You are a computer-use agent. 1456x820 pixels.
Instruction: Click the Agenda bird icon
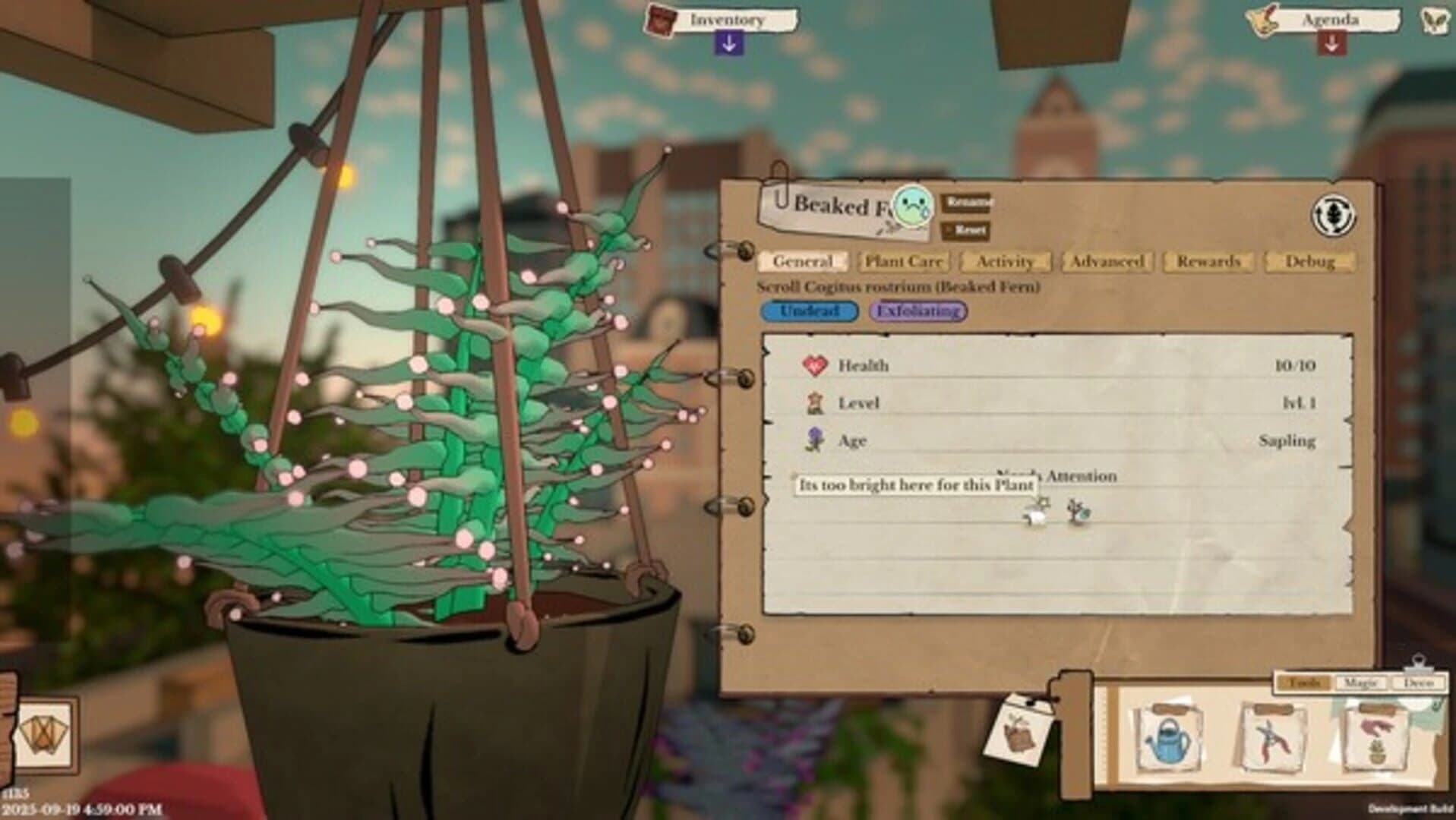1261,19
